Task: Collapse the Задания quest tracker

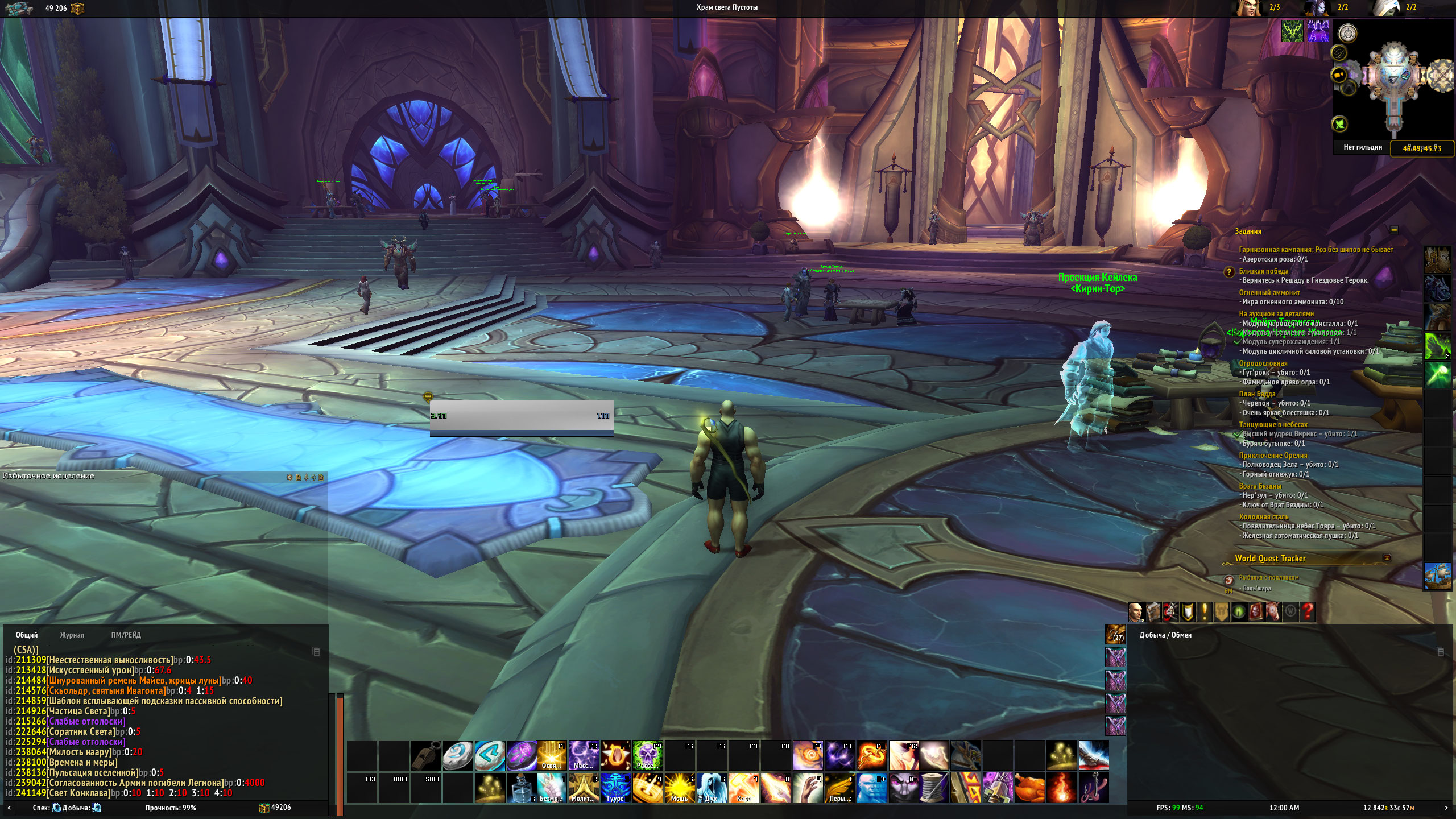Action: pos(1393,230)
